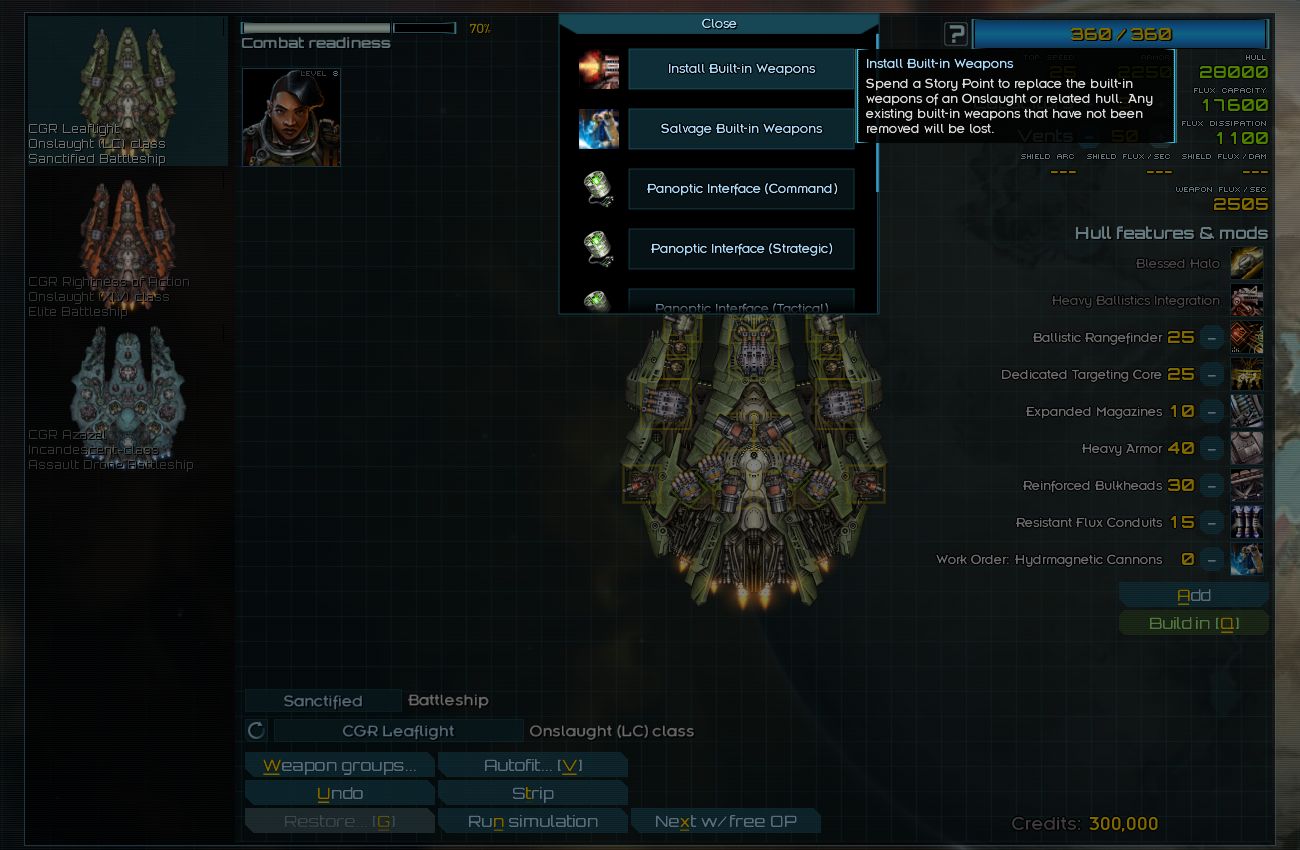Rename ship via CGR Leaflight name field
The width and height of the screenshot is (1300, 850).
(397, 731)
